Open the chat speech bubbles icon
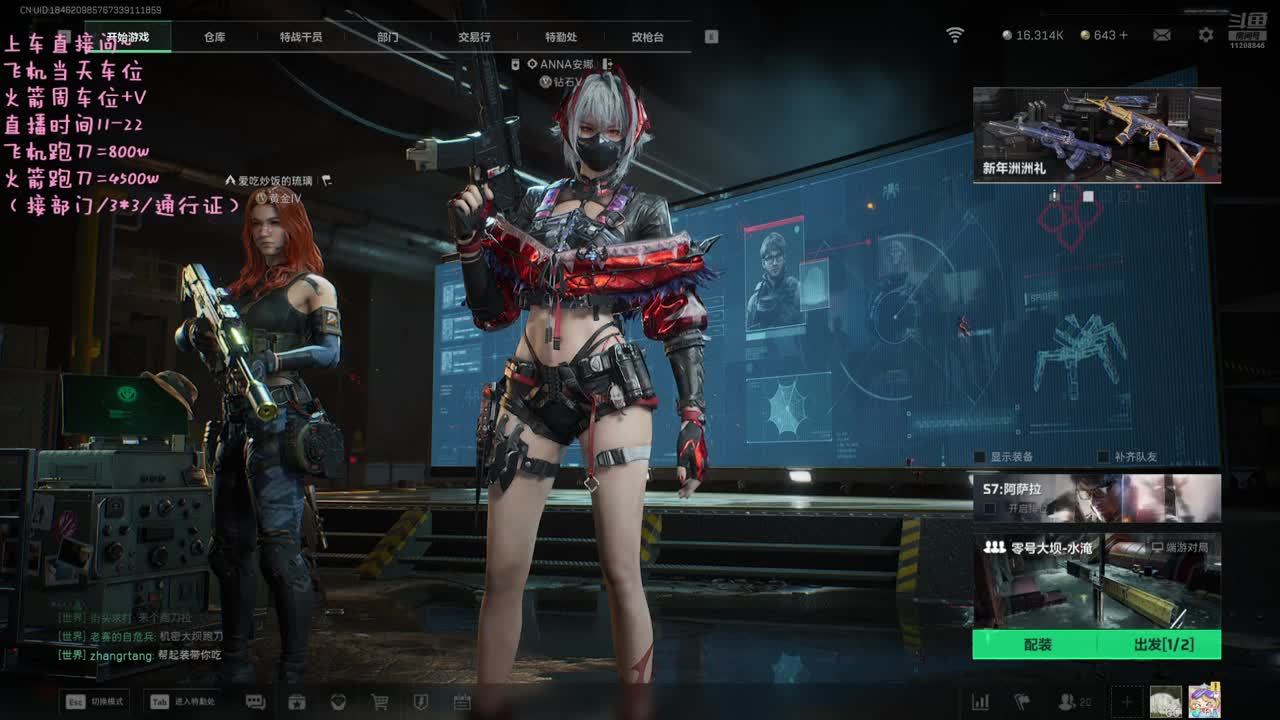1280x720 pixels. pos(255,702)
